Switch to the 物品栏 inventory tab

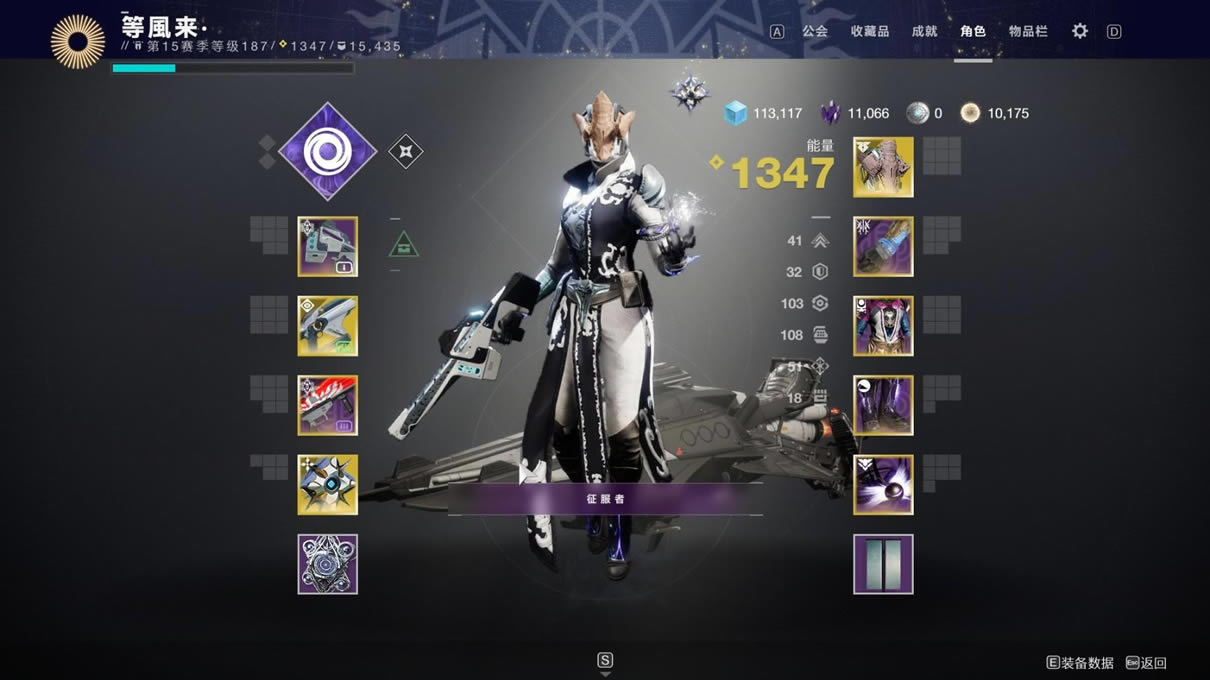click(1028, 31)
